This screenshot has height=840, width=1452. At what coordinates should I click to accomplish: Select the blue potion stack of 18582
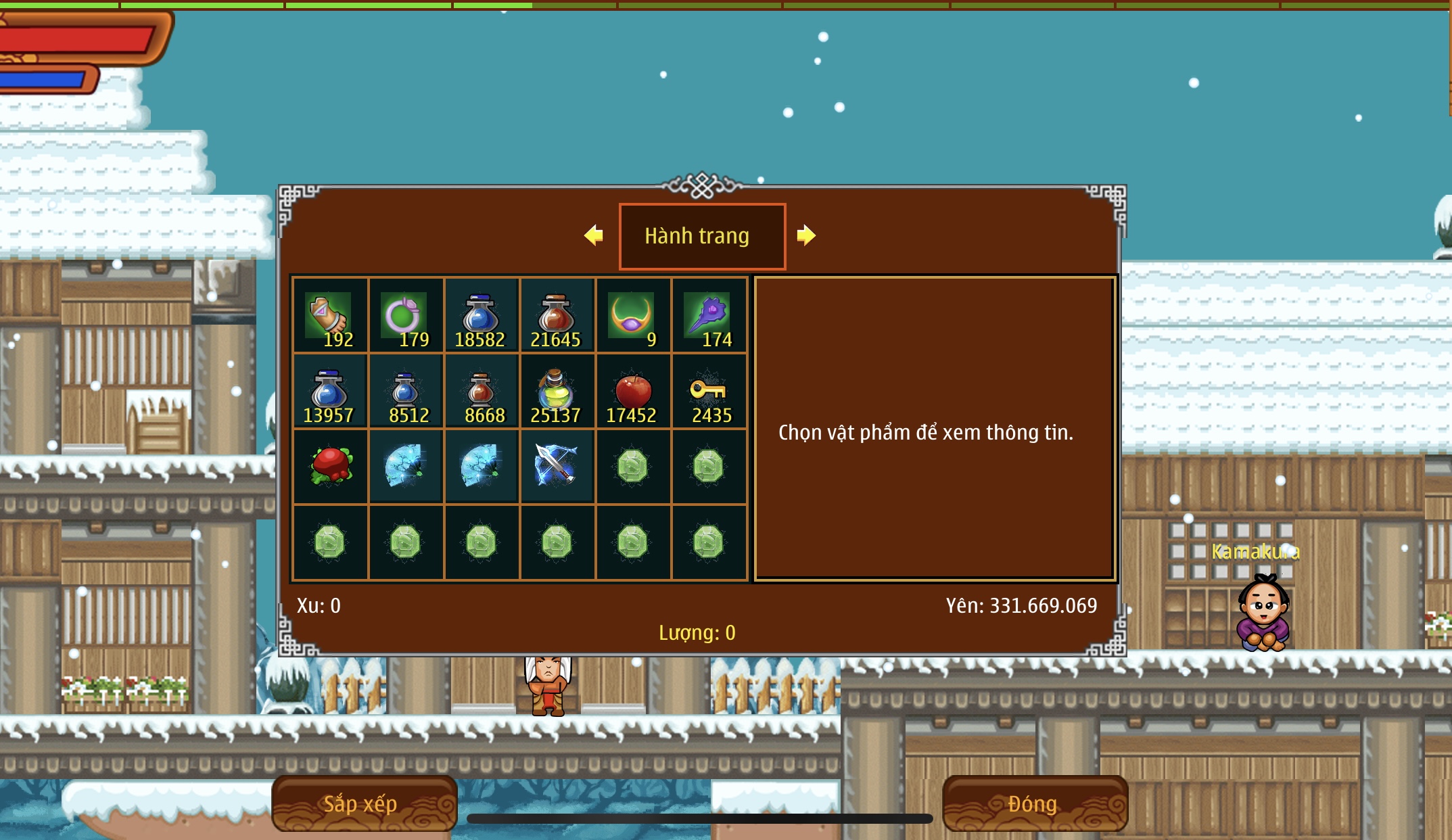tap(482, 315)
